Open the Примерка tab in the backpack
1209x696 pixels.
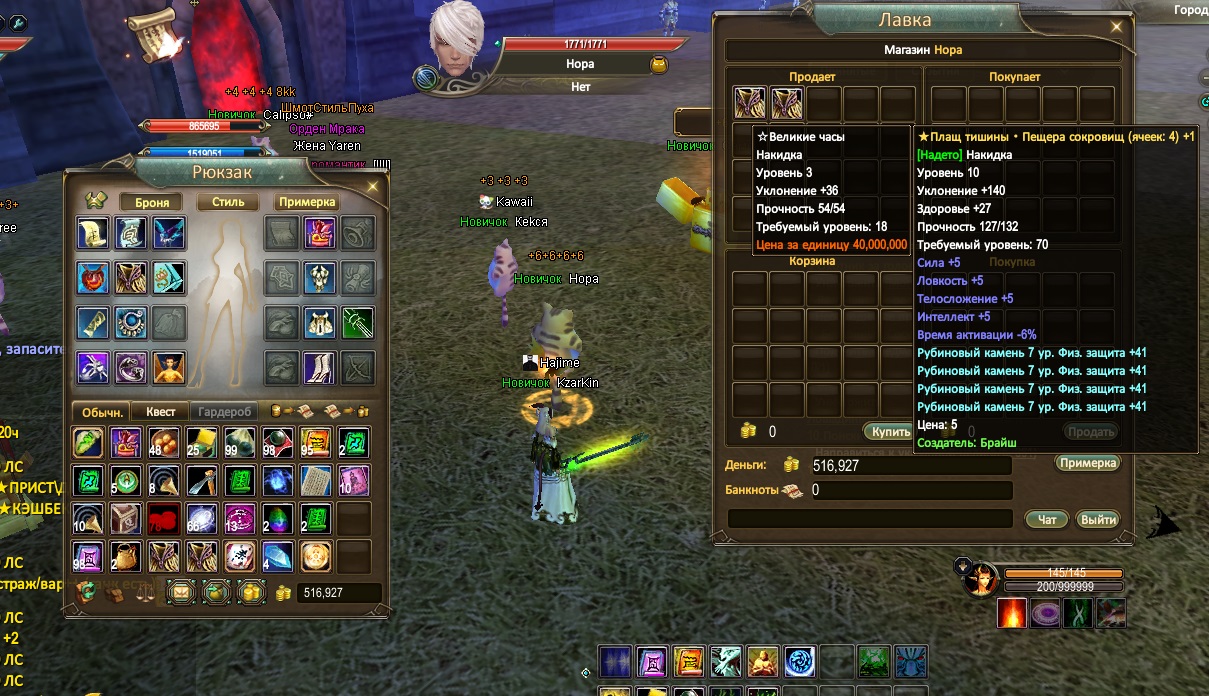[306, 202]
